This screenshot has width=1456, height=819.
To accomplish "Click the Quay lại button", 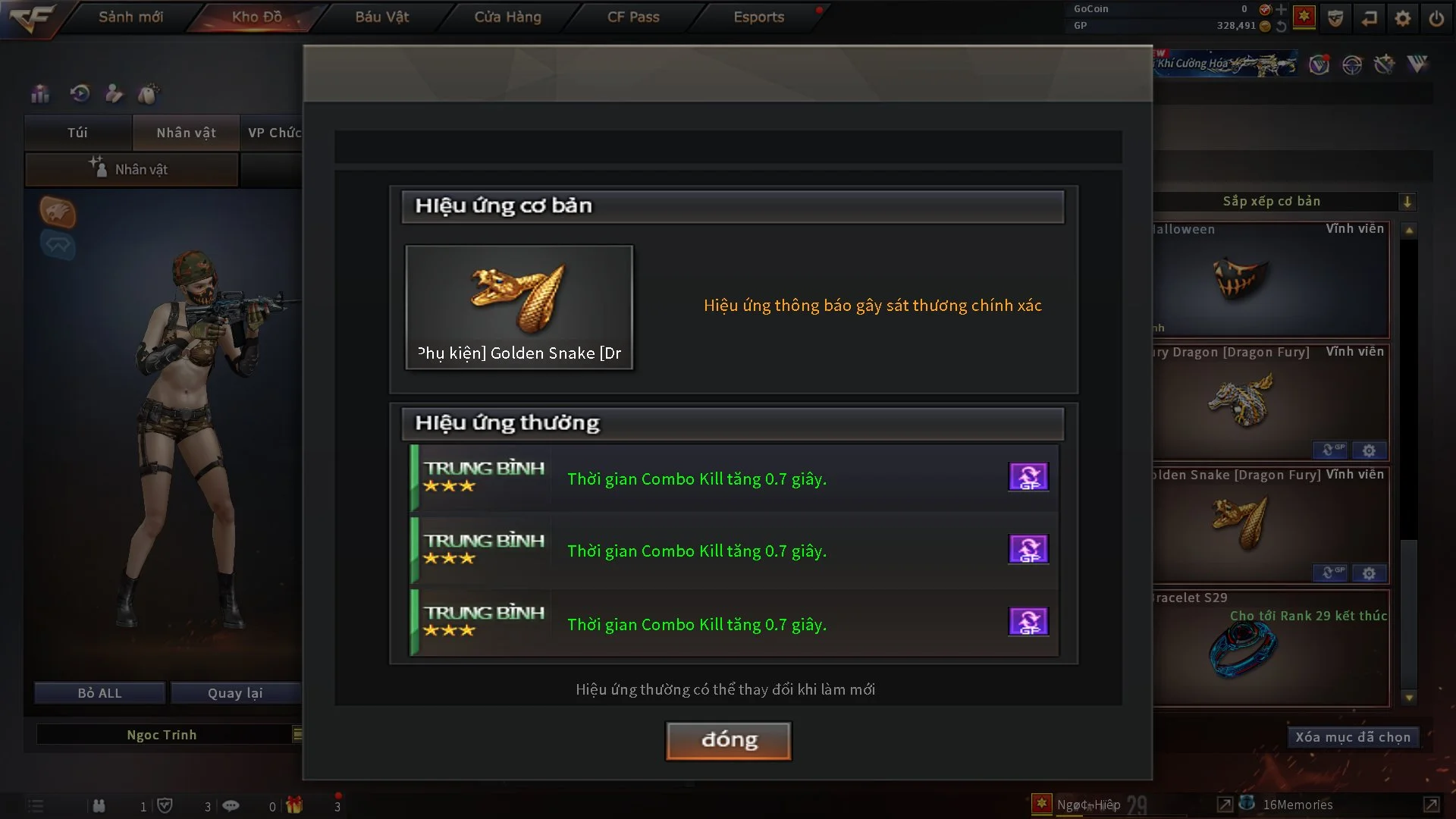I will [235, 693].
